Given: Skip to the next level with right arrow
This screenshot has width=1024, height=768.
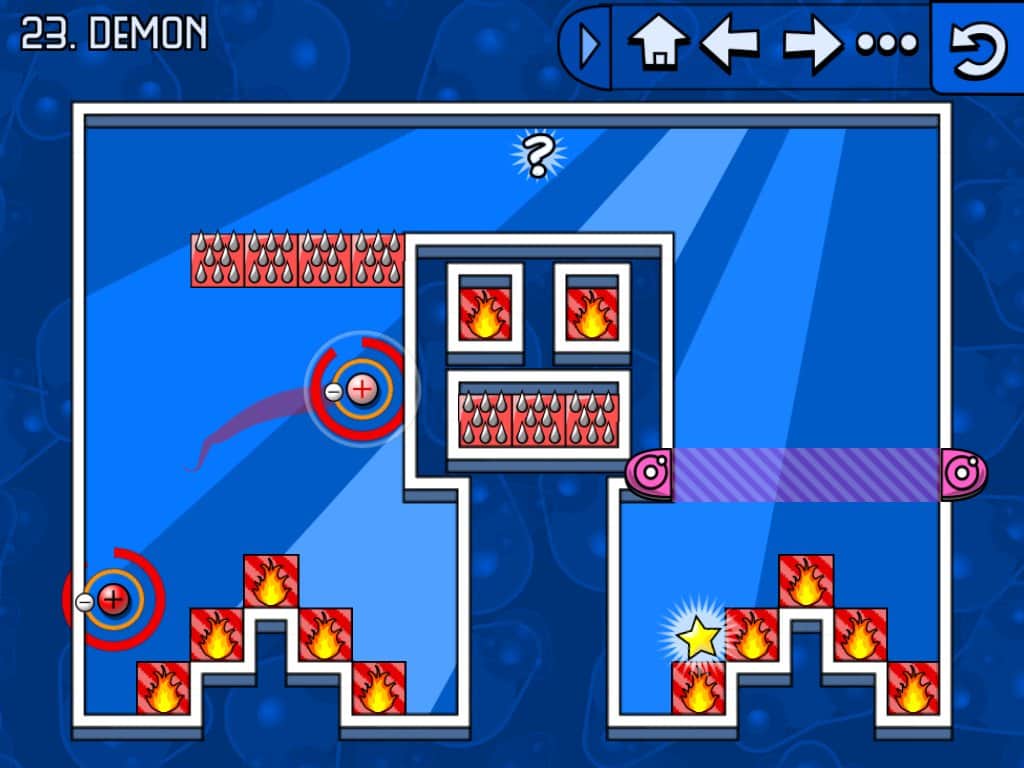Looking at the screenshot, I should (x=811, y=44).
